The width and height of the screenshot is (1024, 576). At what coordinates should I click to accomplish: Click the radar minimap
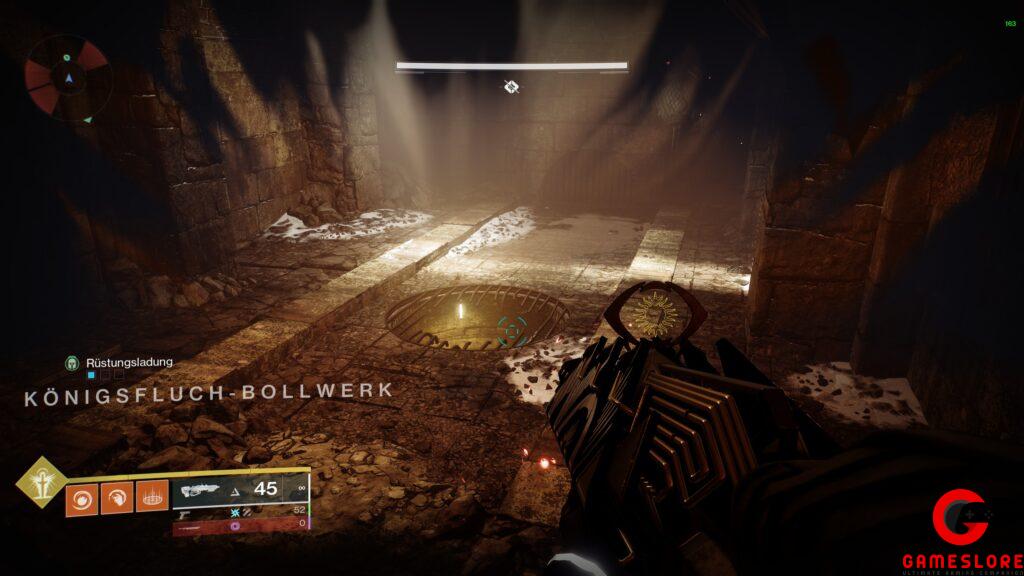pyautogui.click(x=66, y=78)
